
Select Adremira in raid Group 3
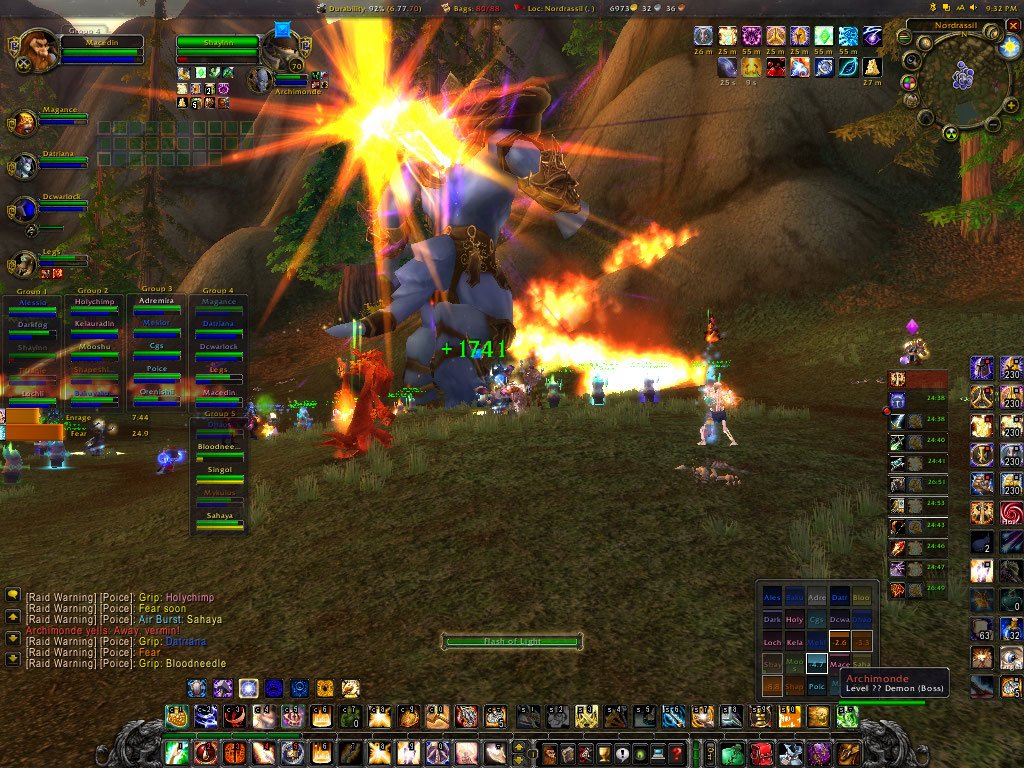[x=156, y=301]
